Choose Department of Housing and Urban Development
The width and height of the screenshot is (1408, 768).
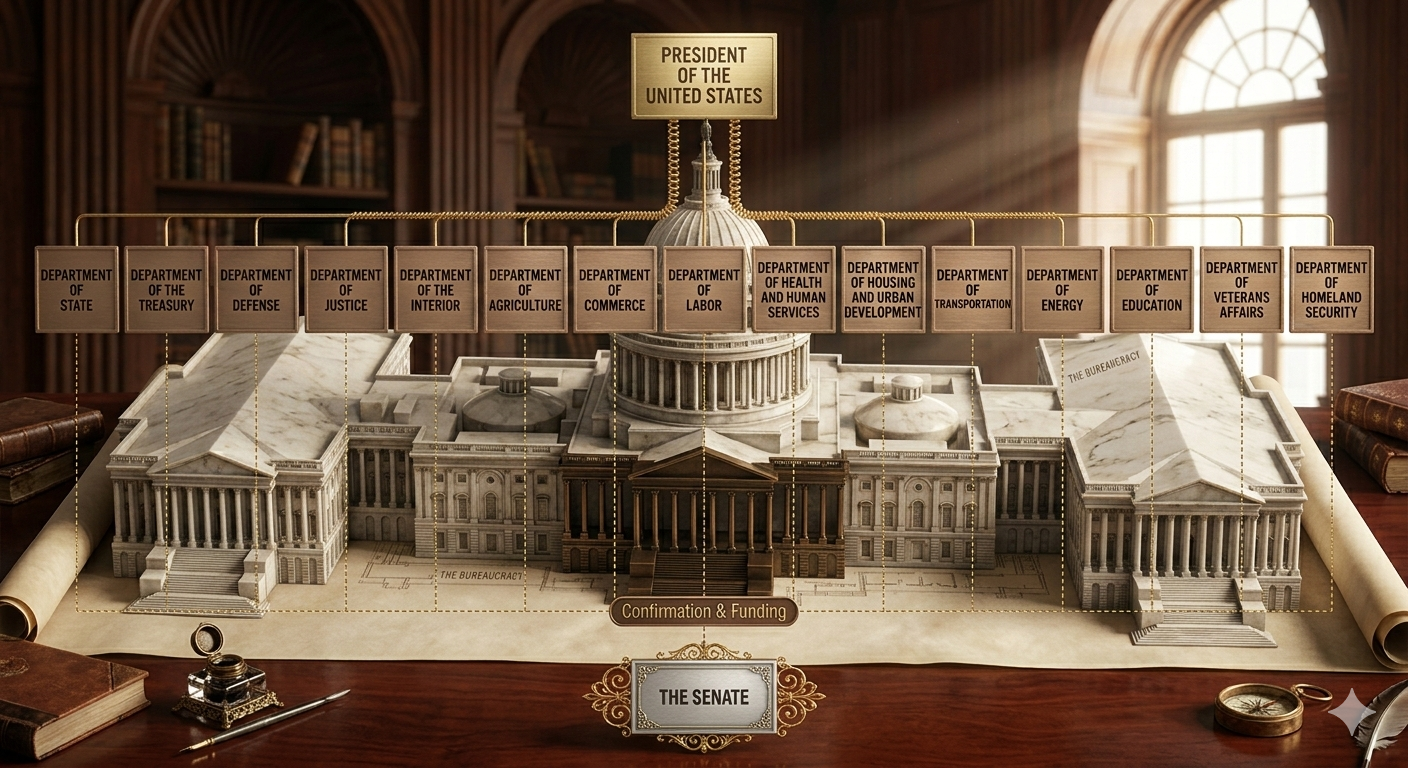[883, 289]
